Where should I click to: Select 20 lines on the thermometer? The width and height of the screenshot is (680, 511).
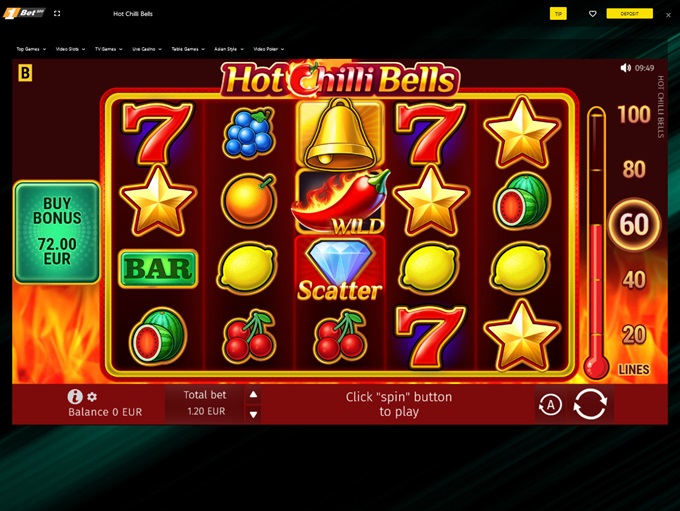(634, 335)
